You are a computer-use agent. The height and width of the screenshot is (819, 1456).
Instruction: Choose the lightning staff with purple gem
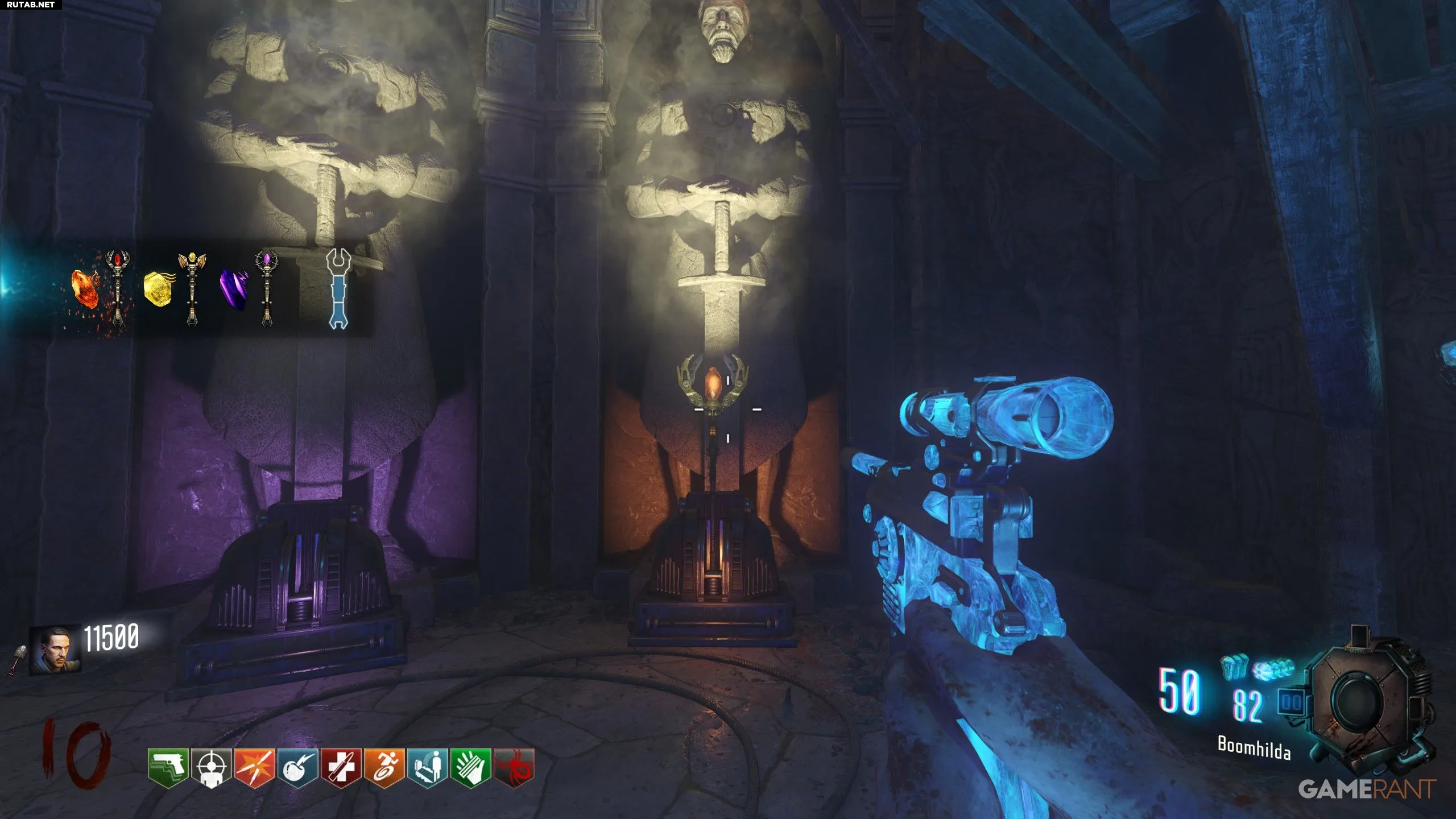pos(267,288)
